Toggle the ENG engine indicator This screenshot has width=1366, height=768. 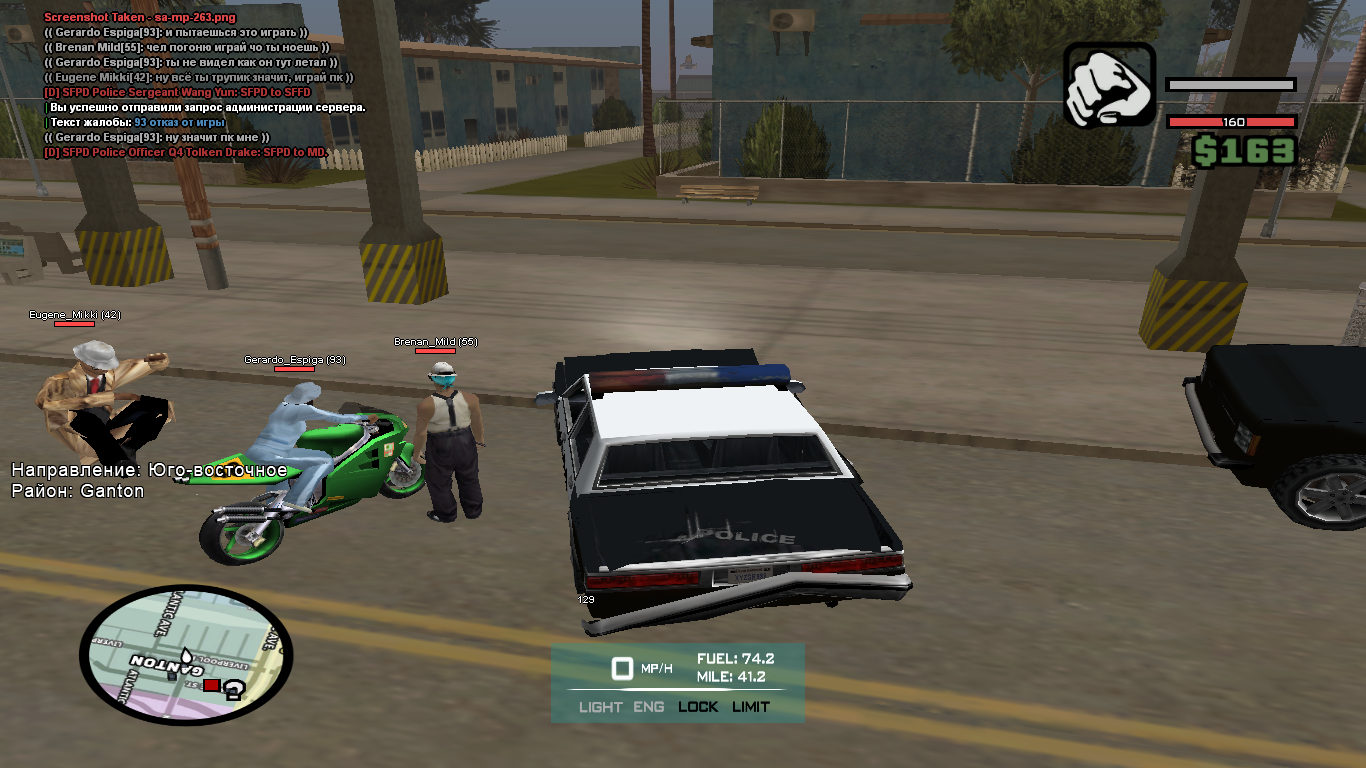[x=648, y=707]
